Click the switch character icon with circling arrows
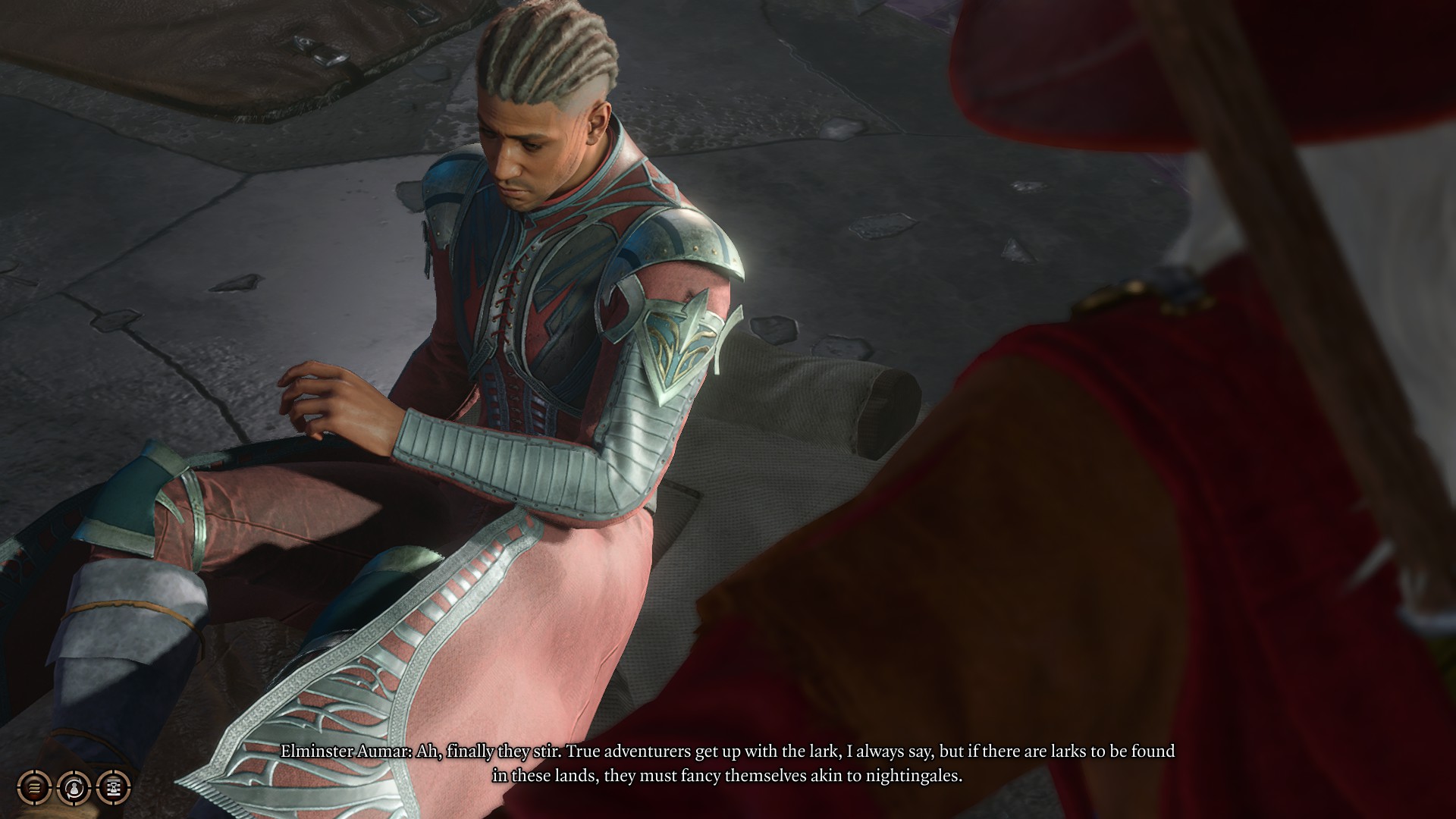This screenshot has width=1456, height=819. [x=74, y=787]
